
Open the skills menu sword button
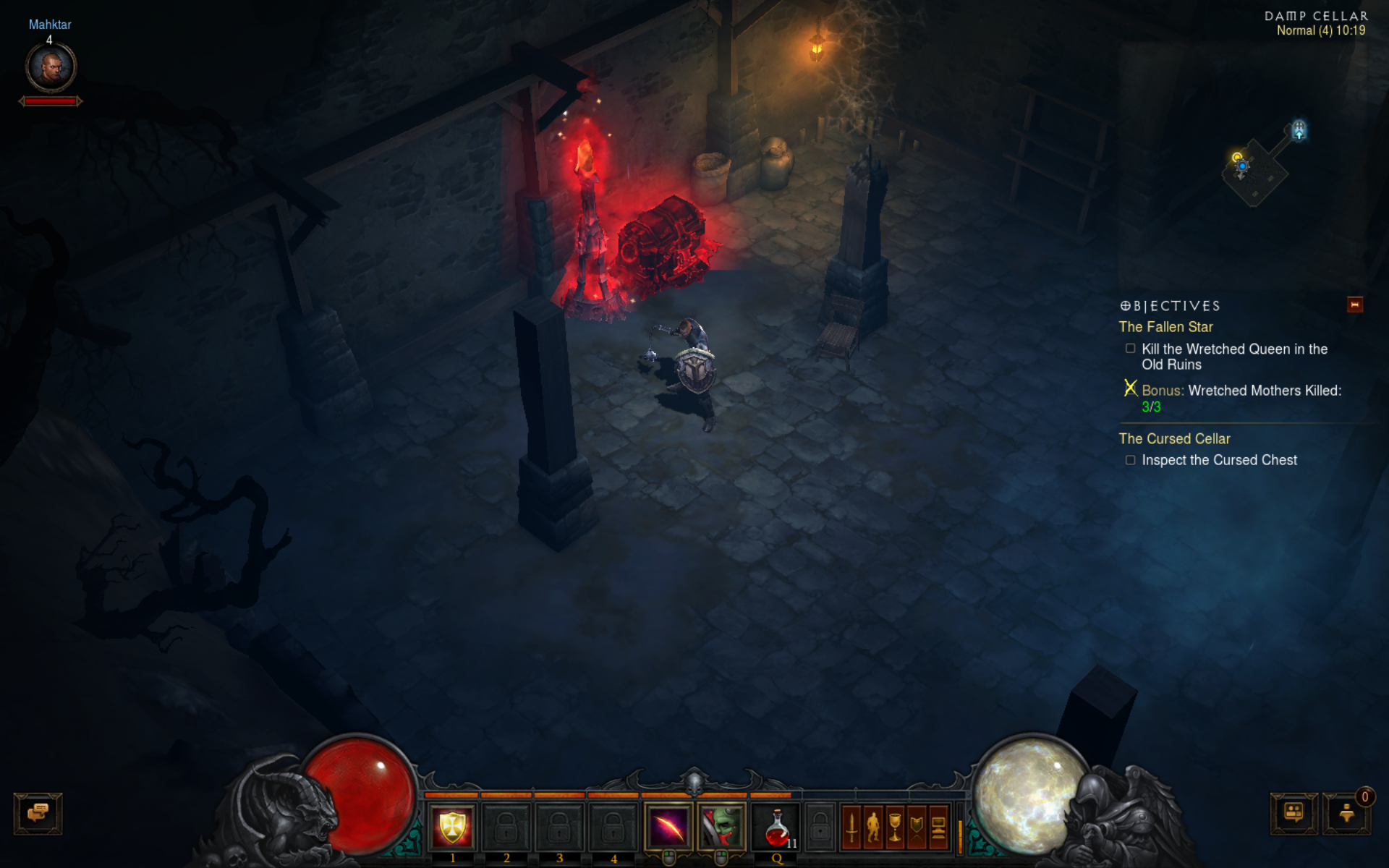pyautogui.click(x=852, y=827)
